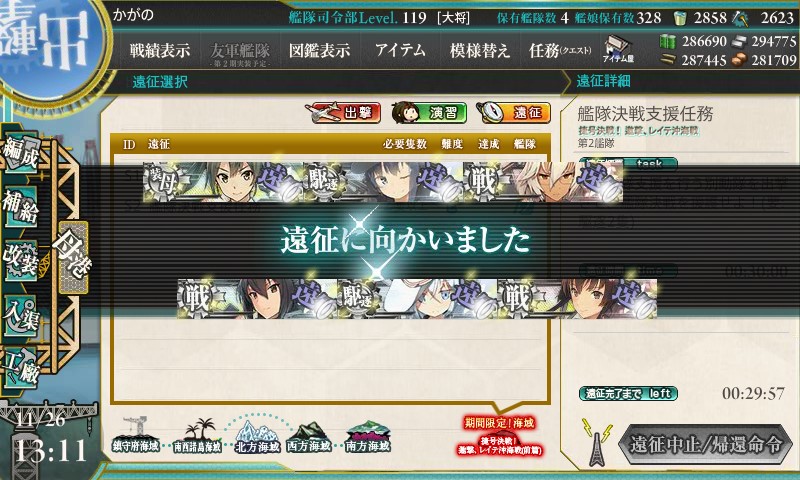Open the アイテム屋 item shop icon
This screenshot has height=480, width=800.
click(616, 50)
